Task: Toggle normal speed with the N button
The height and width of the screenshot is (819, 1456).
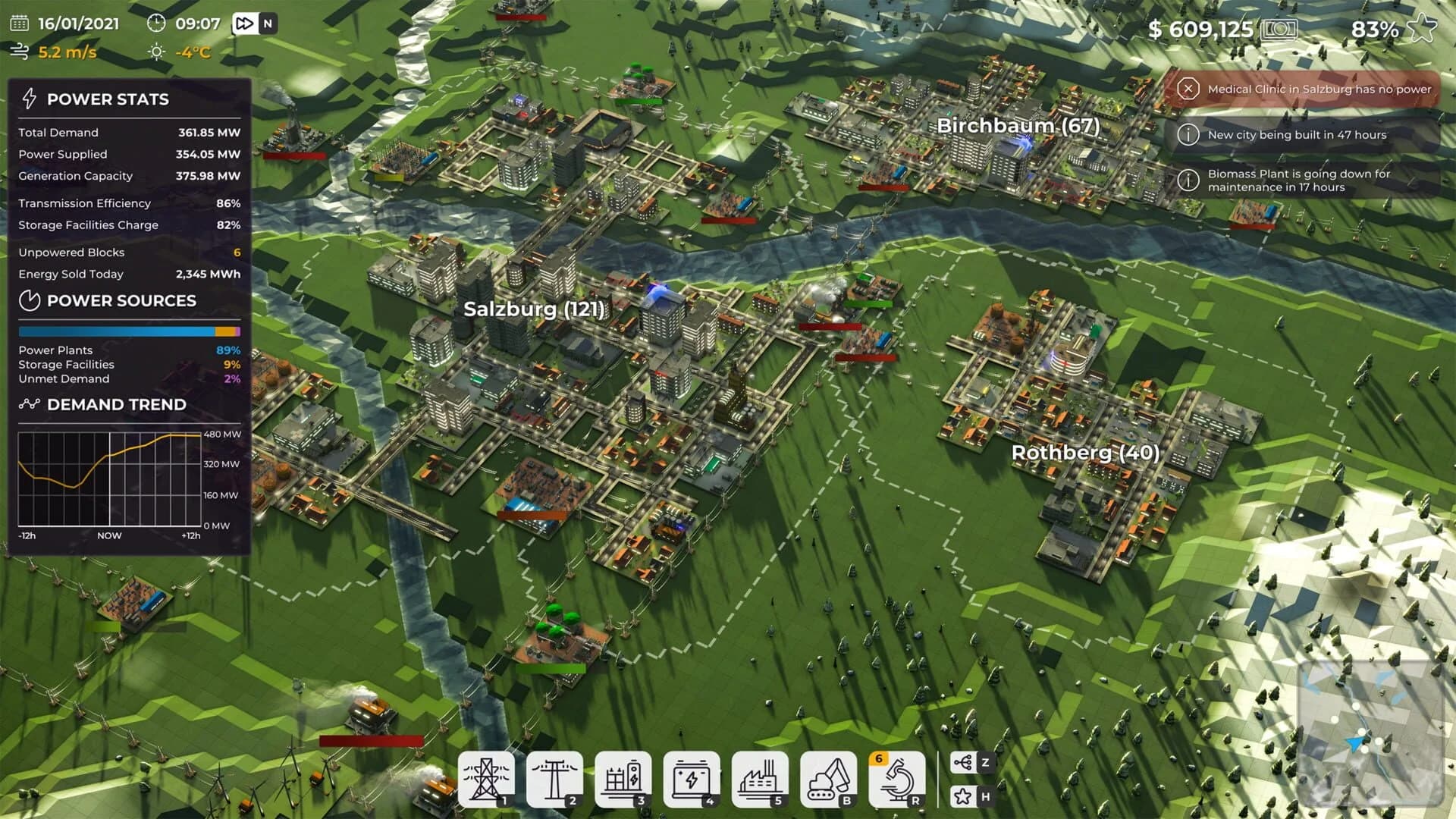Action: click(268, 24)
